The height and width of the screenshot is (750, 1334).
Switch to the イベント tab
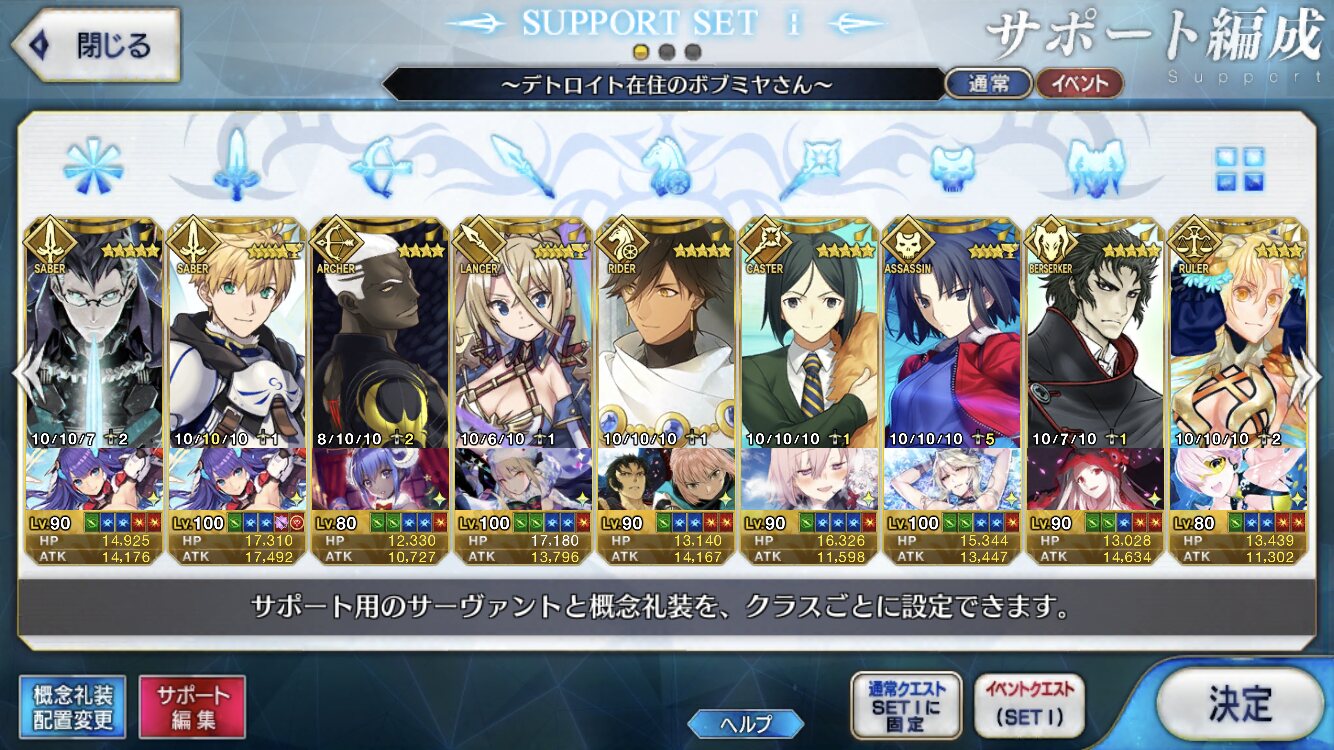[1078, 83]
